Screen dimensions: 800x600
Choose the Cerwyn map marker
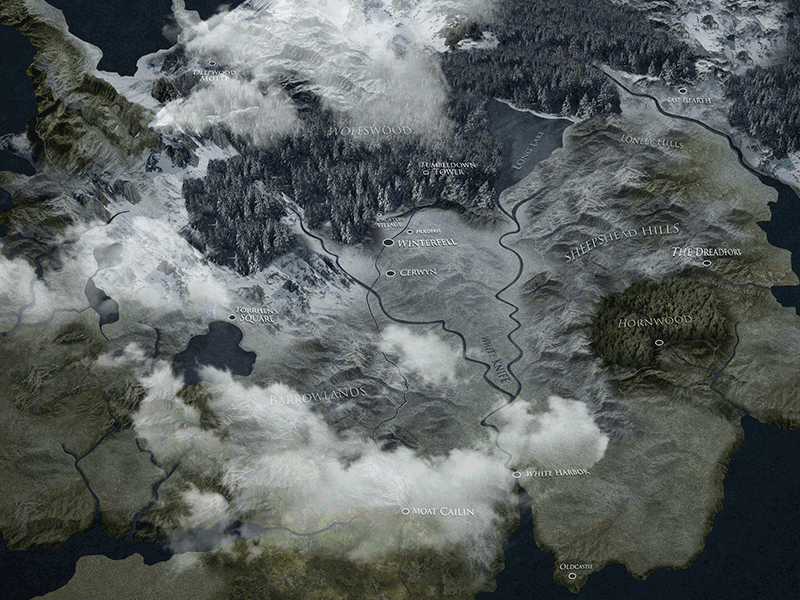390,272
